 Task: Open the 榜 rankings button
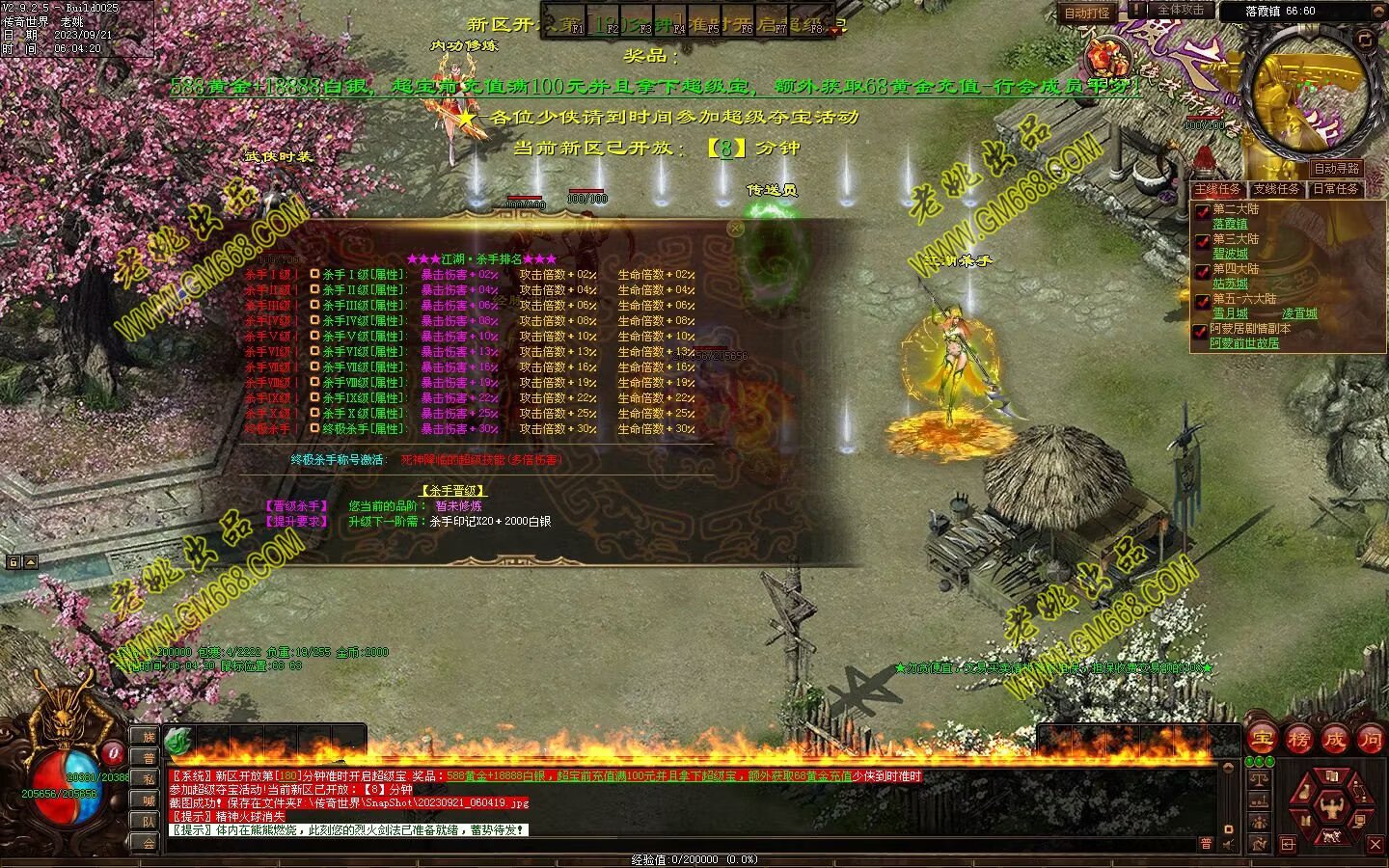[1298, 740]
